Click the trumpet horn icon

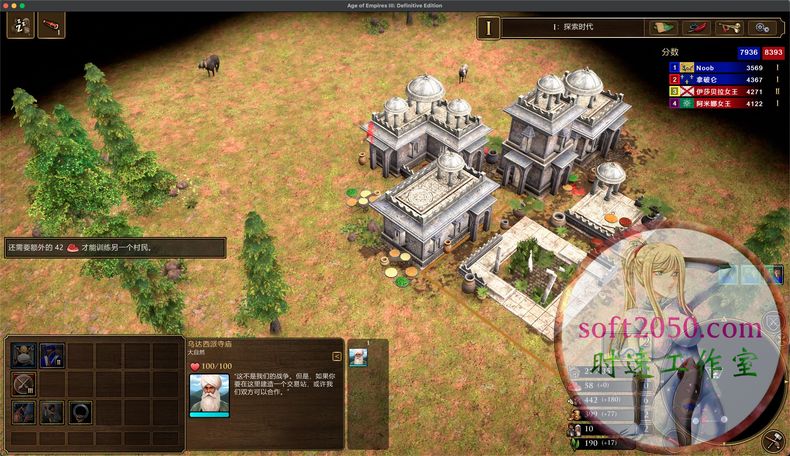pyautogui.click(x=736, y=27)
